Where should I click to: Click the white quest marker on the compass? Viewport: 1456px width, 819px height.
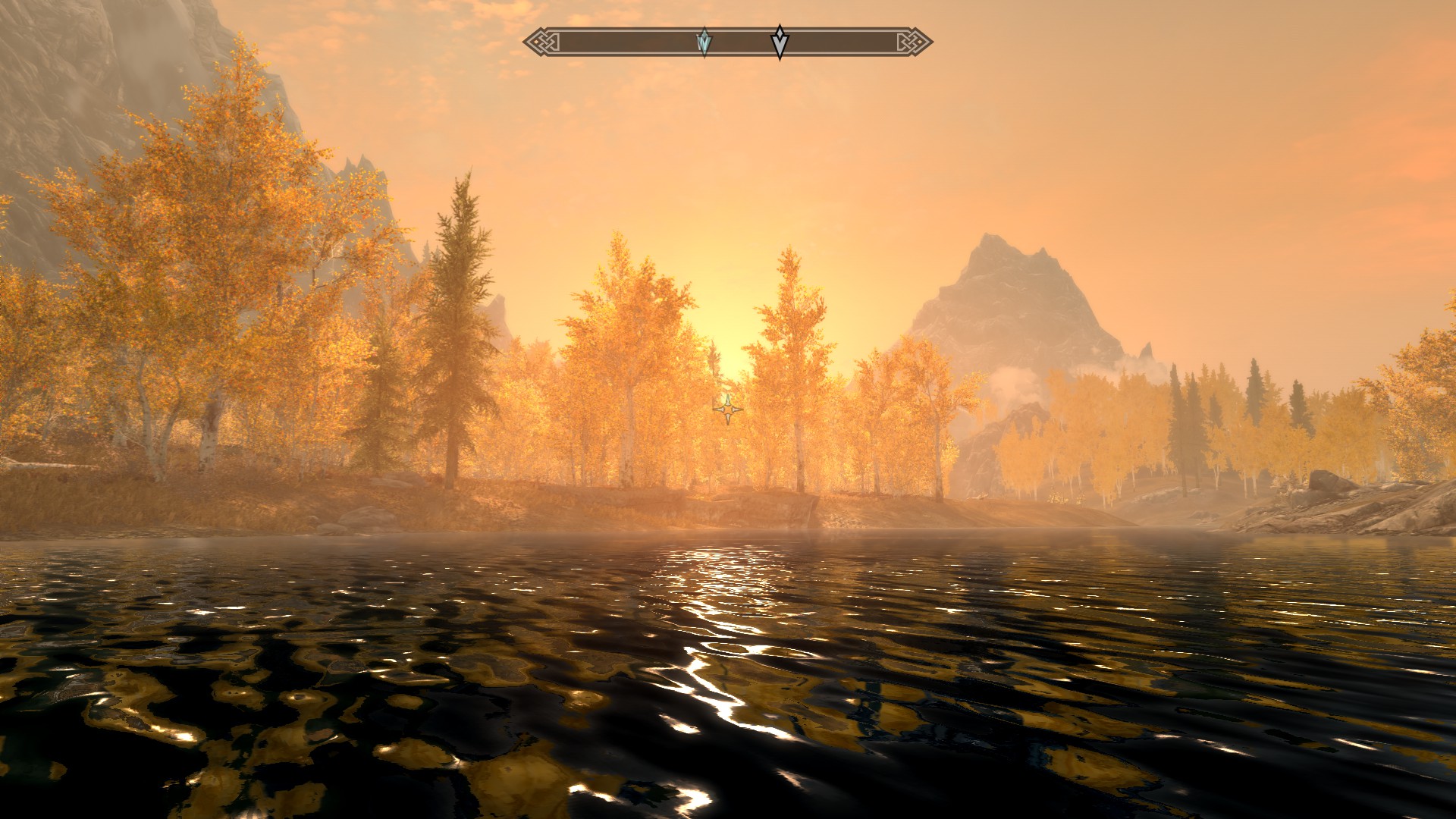point(780,41)
